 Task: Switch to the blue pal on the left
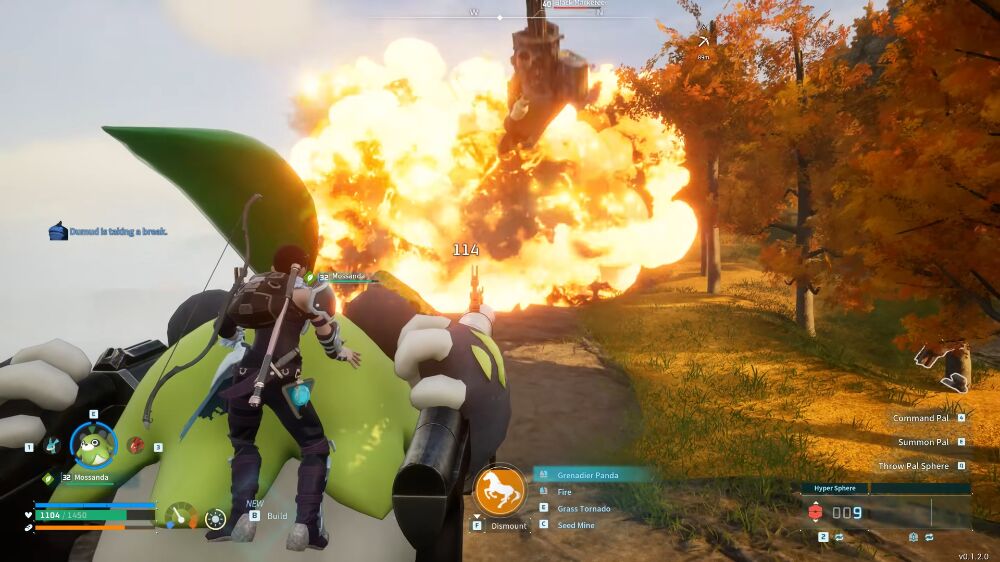click(50, 446)
